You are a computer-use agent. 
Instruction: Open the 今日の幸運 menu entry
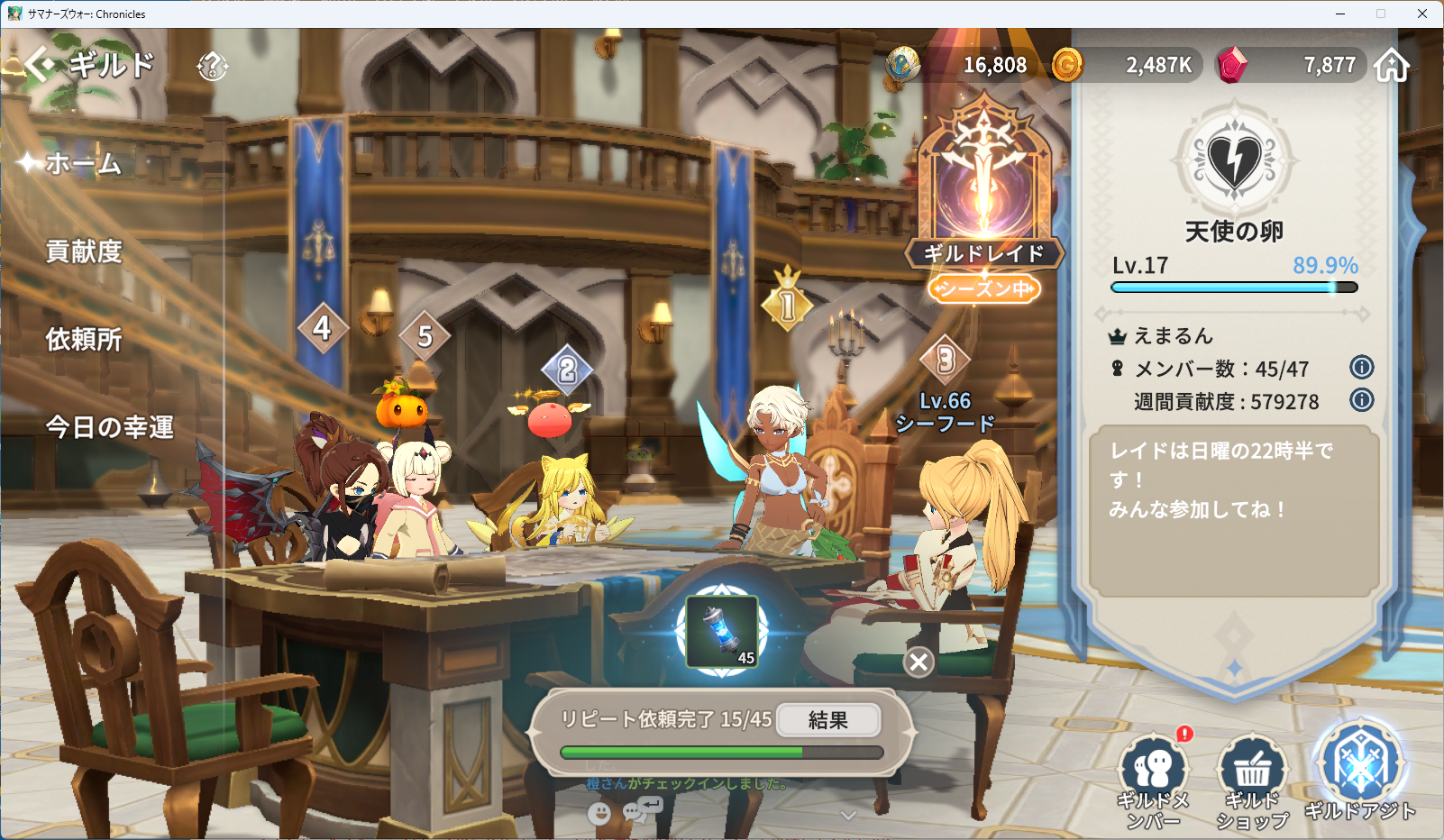[109, 427]
